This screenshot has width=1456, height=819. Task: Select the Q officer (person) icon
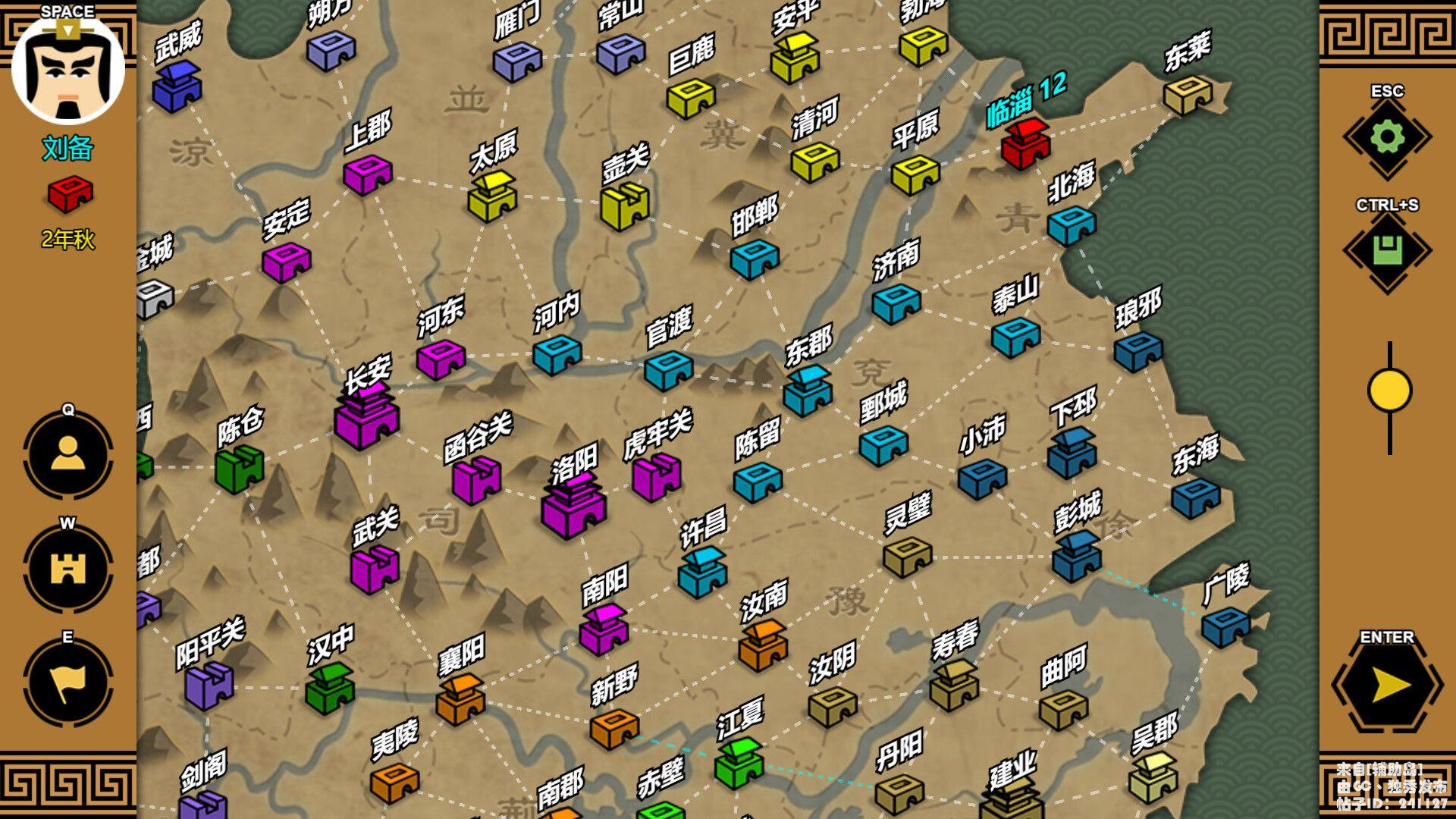(x=67, y=452)
